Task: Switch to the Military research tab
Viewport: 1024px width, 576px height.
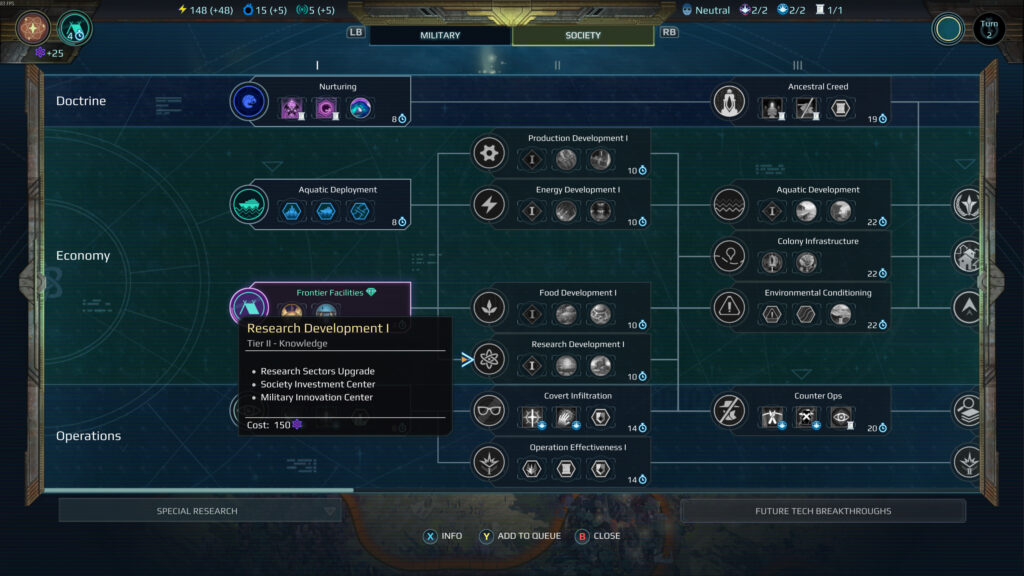Action: (440, 35)
